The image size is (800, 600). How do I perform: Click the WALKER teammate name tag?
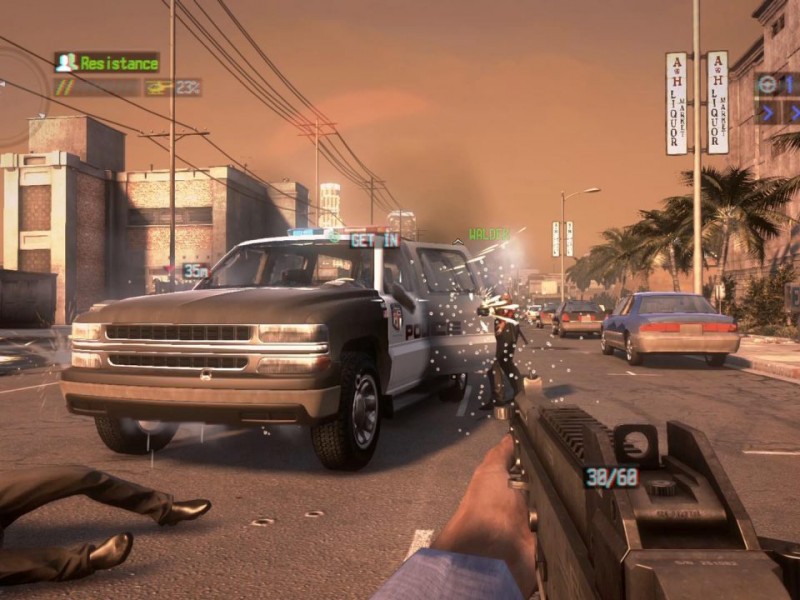point(489,234)
